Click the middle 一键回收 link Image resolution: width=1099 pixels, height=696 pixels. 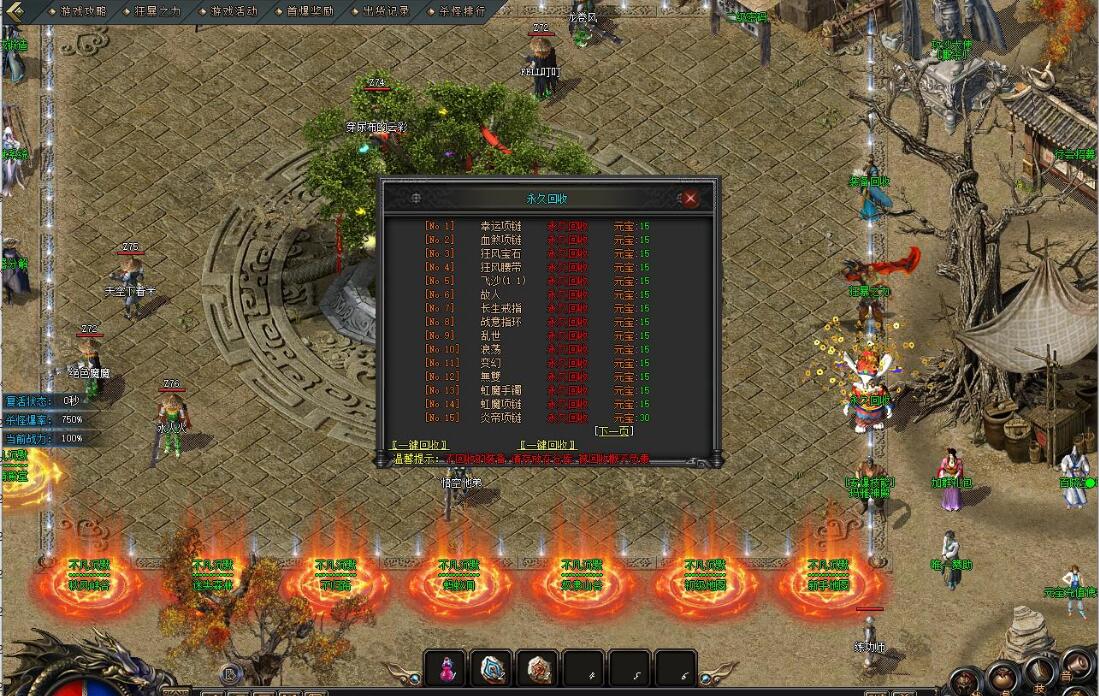coord(548,445)
